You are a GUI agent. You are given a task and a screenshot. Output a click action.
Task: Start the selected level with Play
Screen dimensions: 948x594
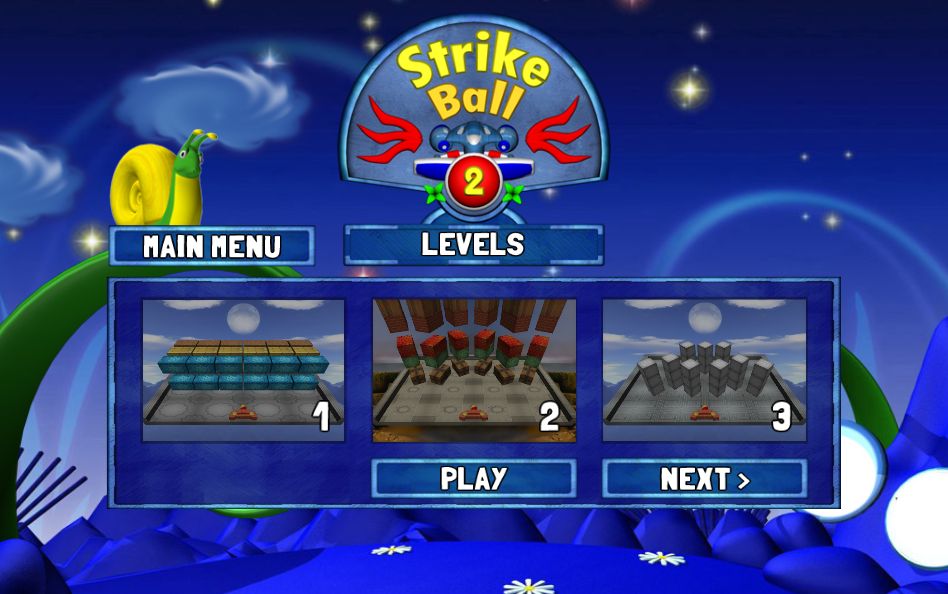473,478
